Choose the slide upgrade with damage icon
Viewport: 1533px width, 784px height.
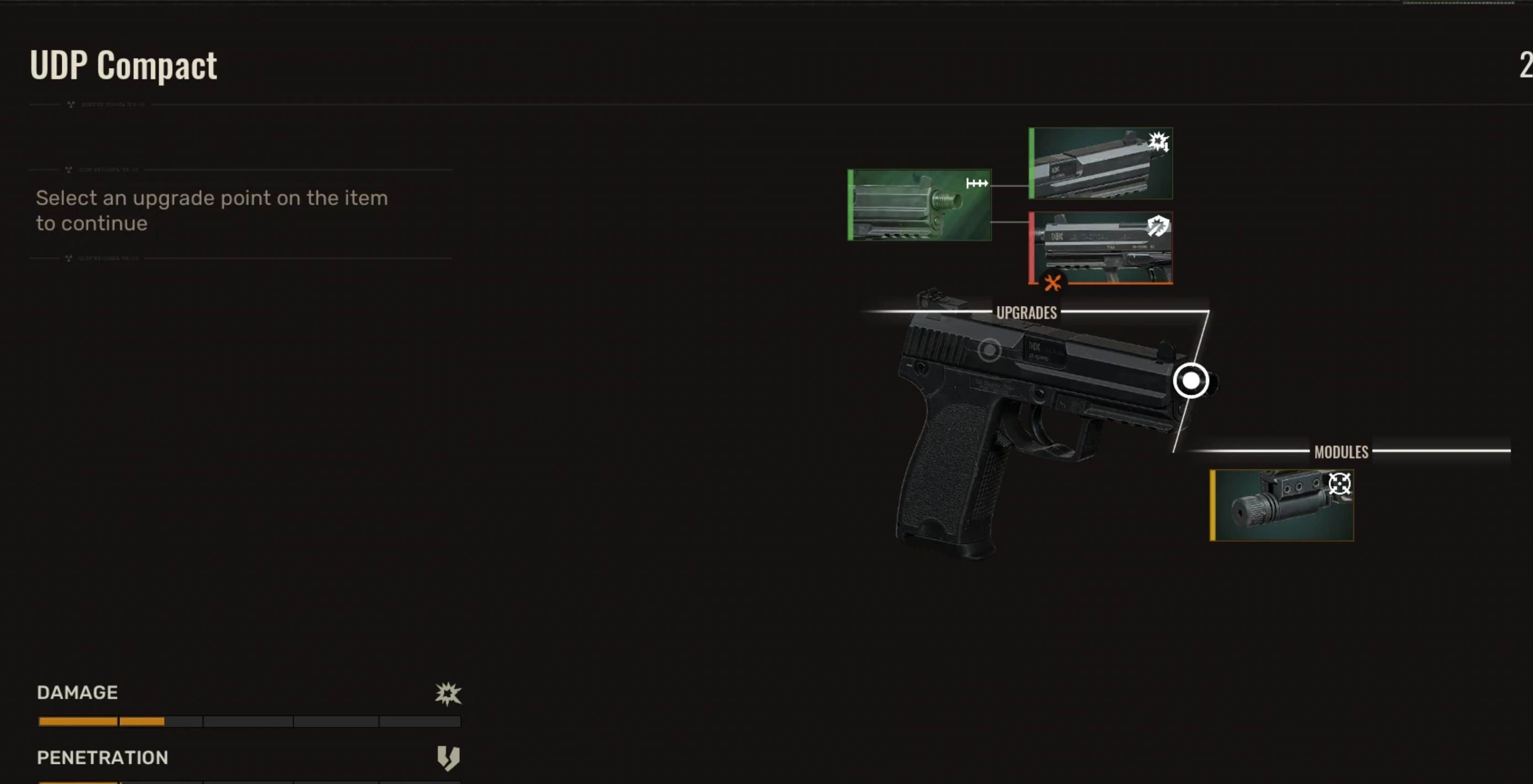tap(1101, 164)
